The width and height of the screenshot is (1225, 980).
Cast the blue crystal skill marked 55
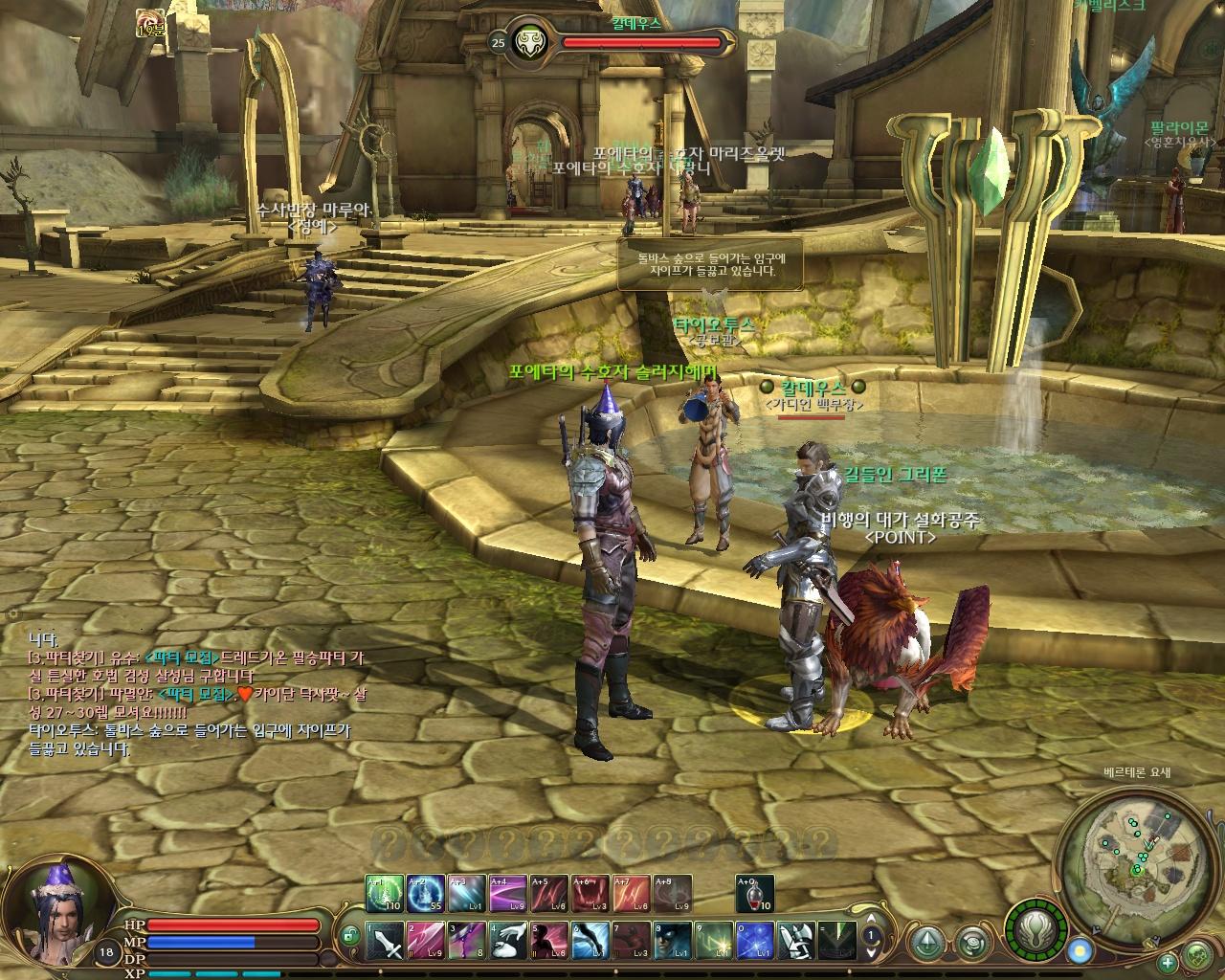click(425, 893)
